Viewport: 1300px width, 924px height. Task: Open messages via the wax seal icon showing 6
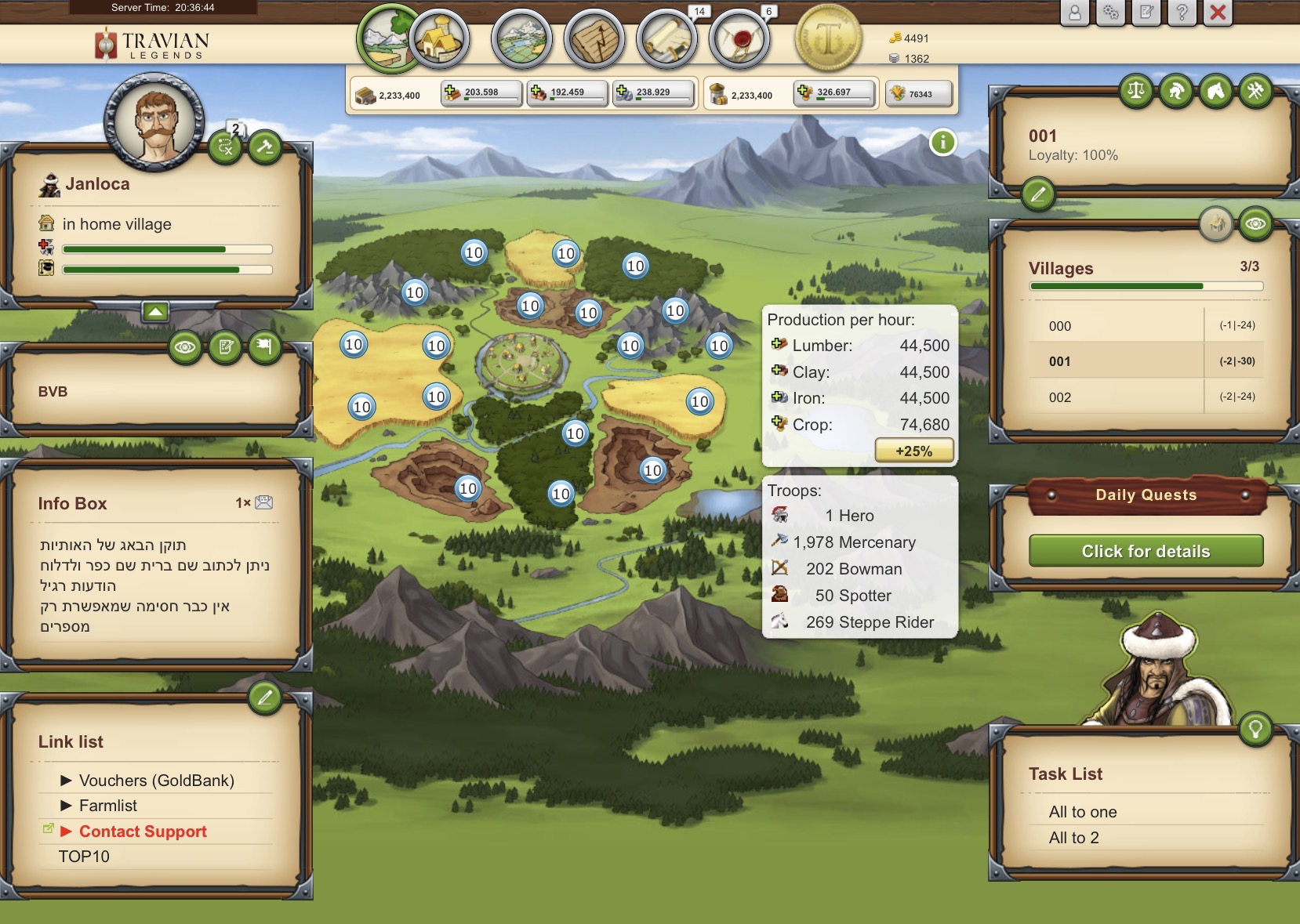pyautogui.click(x=739, y=39)
